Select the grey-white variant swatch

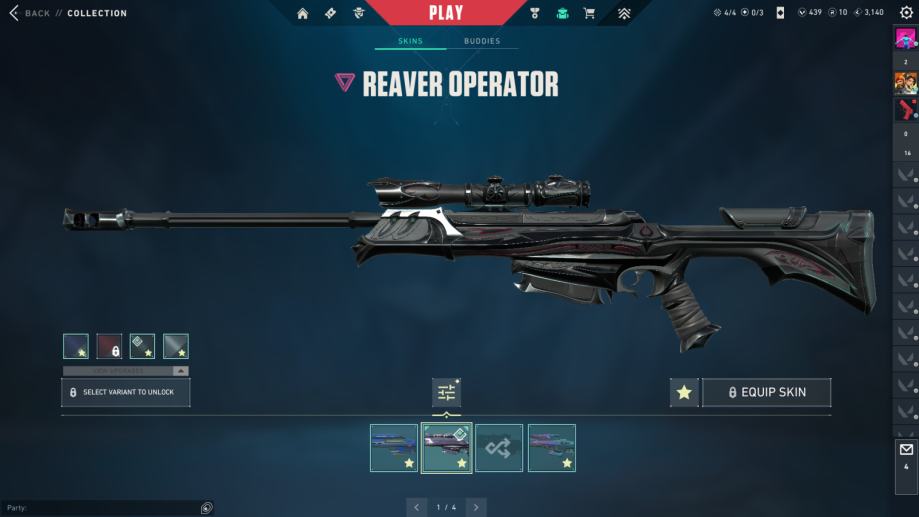coord(176,346)
